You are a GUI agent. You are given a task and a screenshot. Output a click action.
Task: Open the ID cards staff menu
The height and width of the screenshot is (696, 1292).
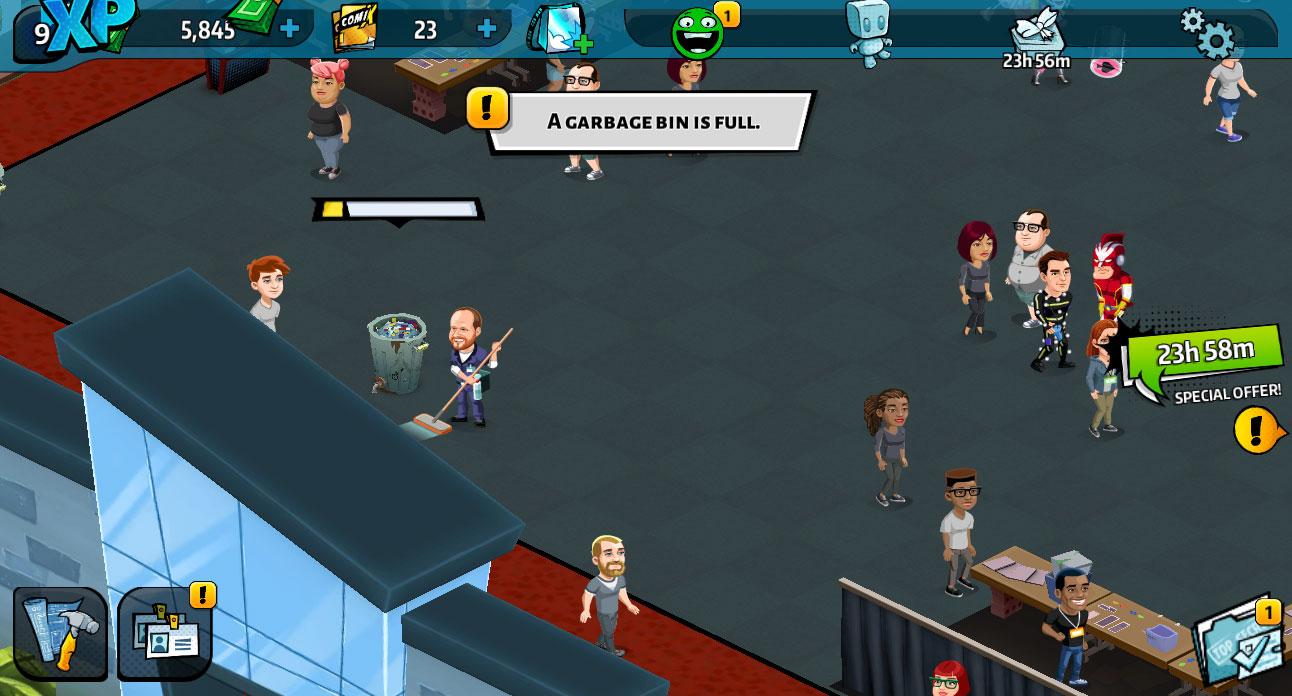click(165, 634)
